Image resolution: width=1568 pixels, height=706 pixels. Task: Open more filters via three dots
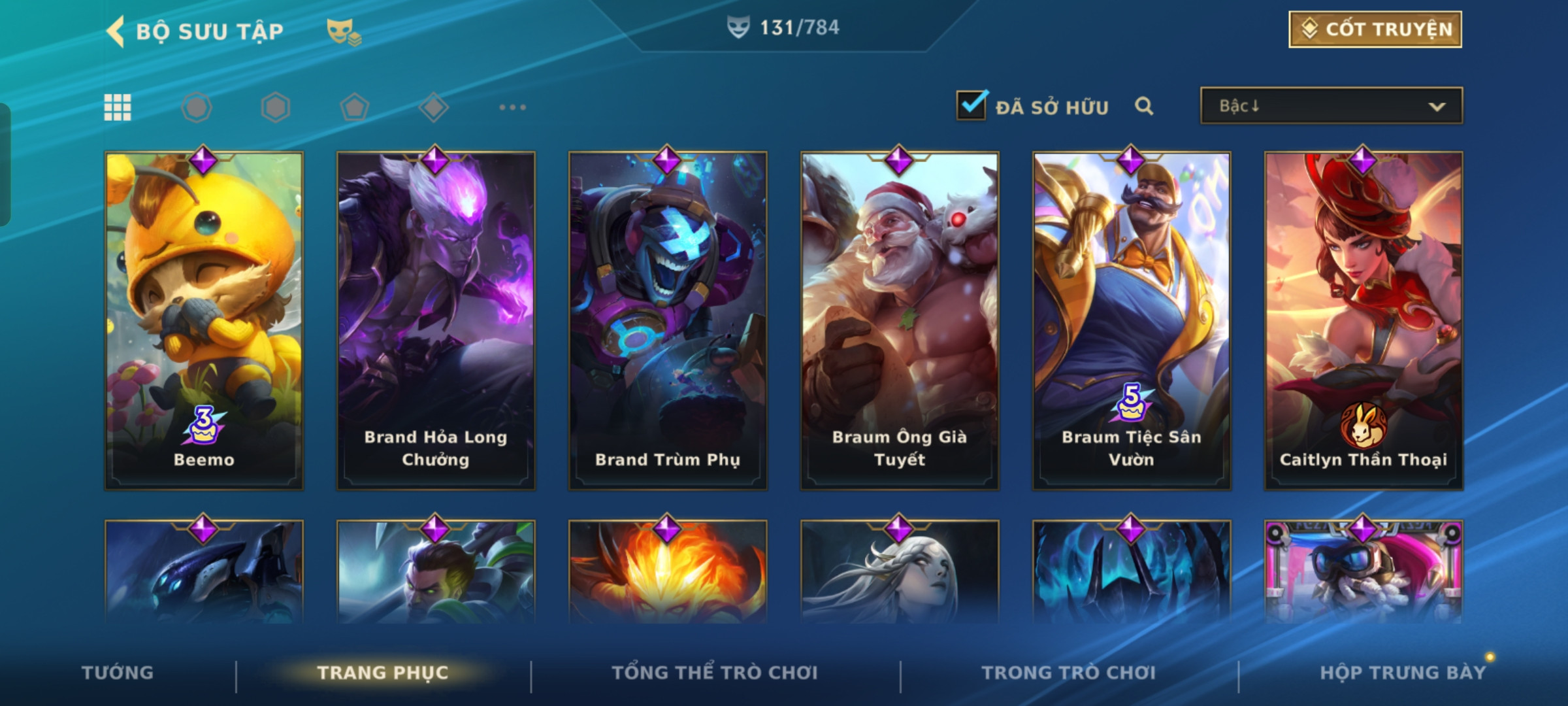click(x=512, y=107)
